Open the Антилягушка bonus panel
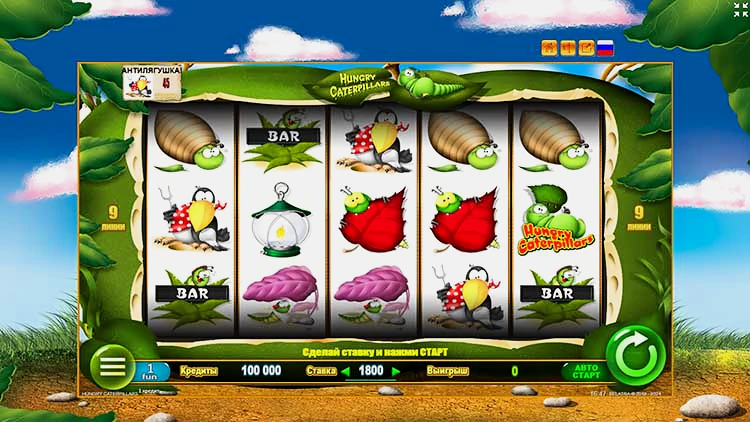The image size is (750, 422). click(x=152, y=82)
